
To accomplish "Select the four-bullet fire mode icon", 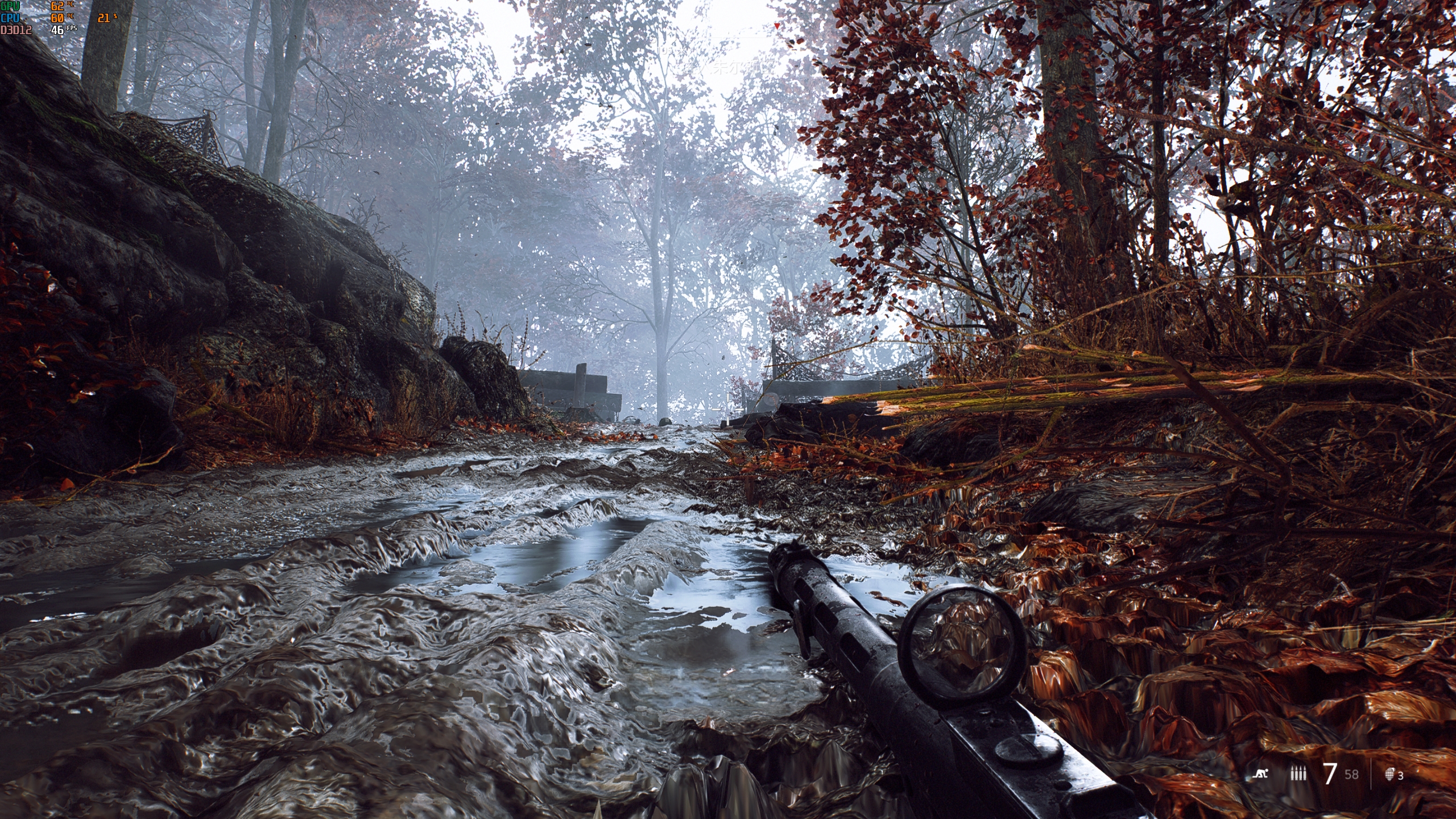I will [x=1297, y=774].
